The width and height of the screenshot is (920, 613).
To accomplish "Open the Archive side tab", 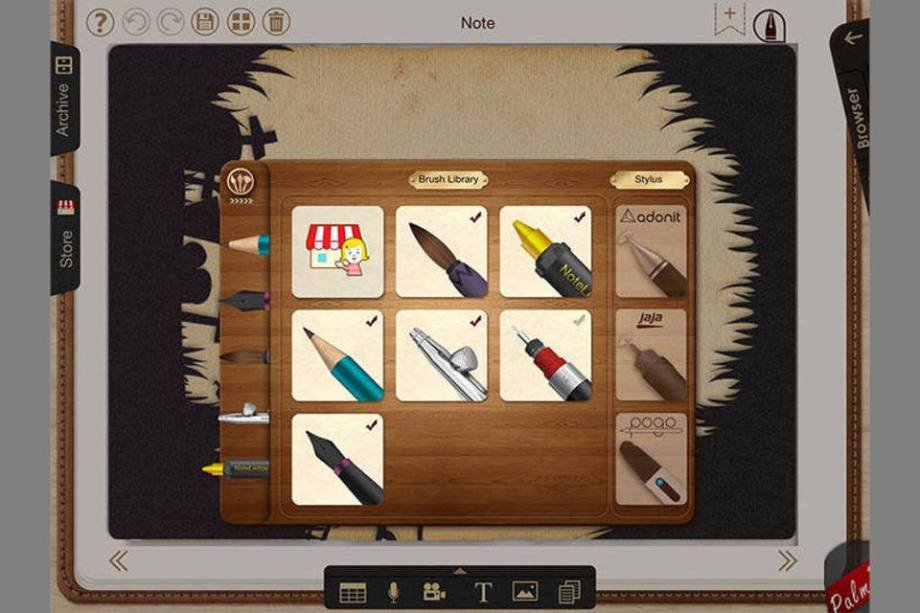I will click(64, 98).
